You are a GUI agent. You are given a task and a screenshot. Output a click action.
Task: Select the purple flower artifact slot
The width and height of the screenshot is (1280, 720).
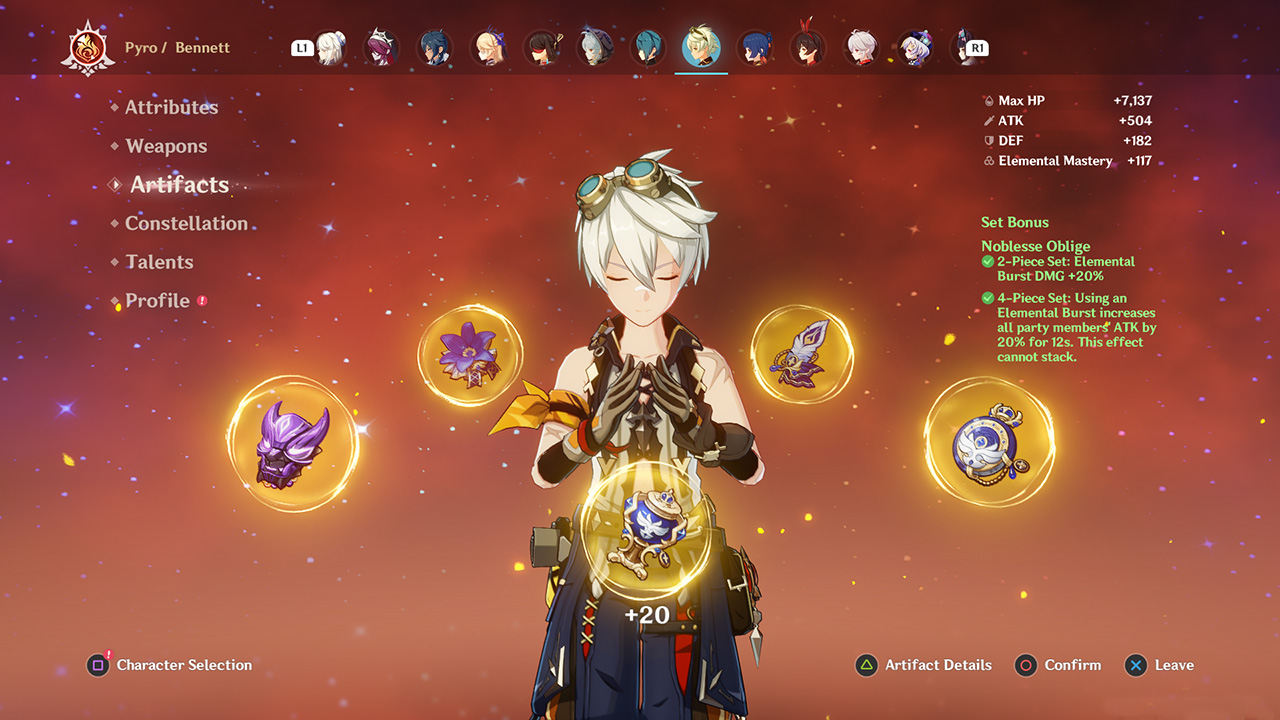pyautogui.click(x=470, y=355)
